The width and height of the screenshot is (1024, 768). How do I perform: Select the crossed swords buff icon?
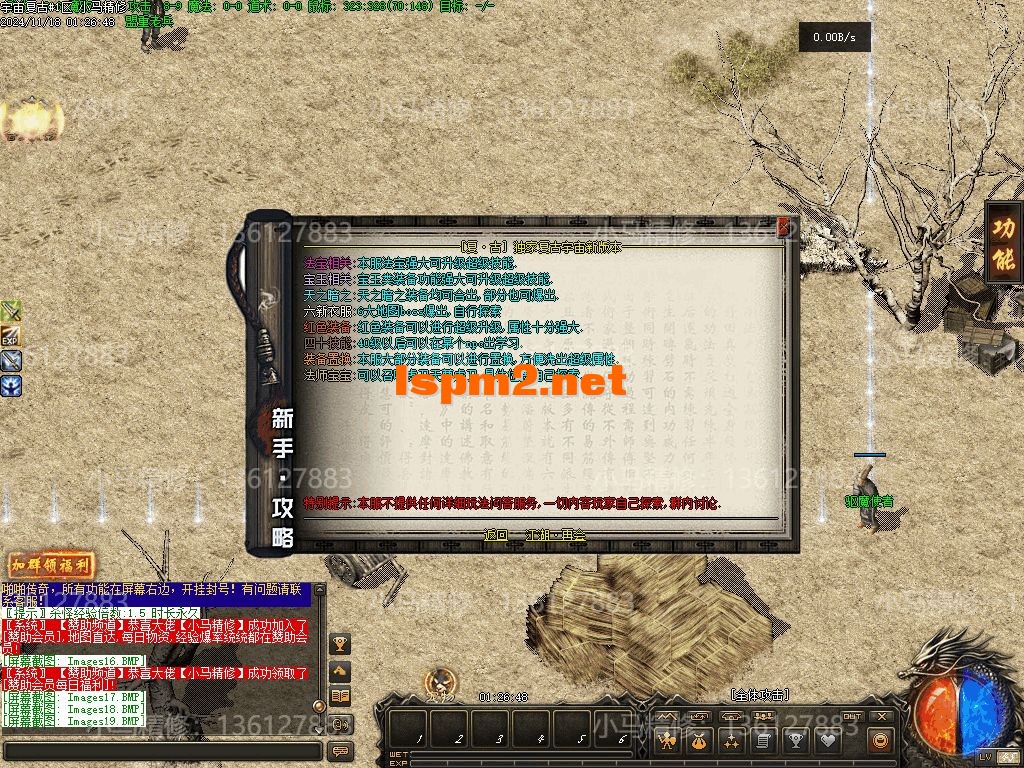coord(11,311)
